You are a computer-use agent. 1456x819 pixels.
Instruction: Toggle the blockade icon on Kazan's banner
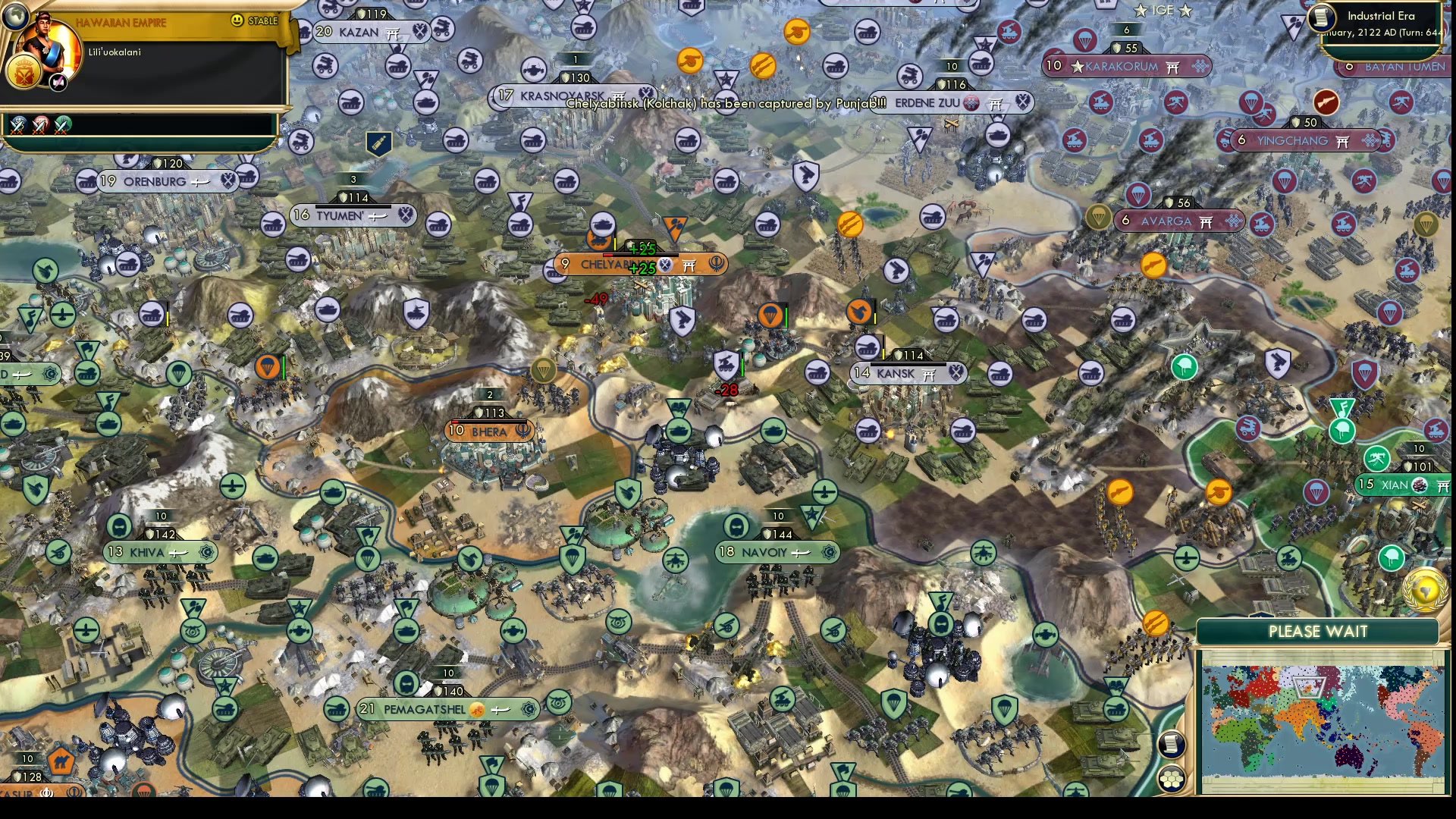click(422, 32)
